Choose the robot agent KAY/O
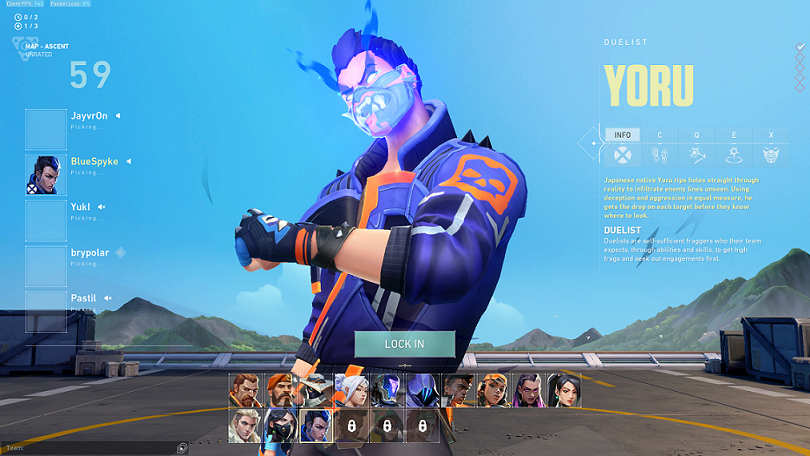 386,390
